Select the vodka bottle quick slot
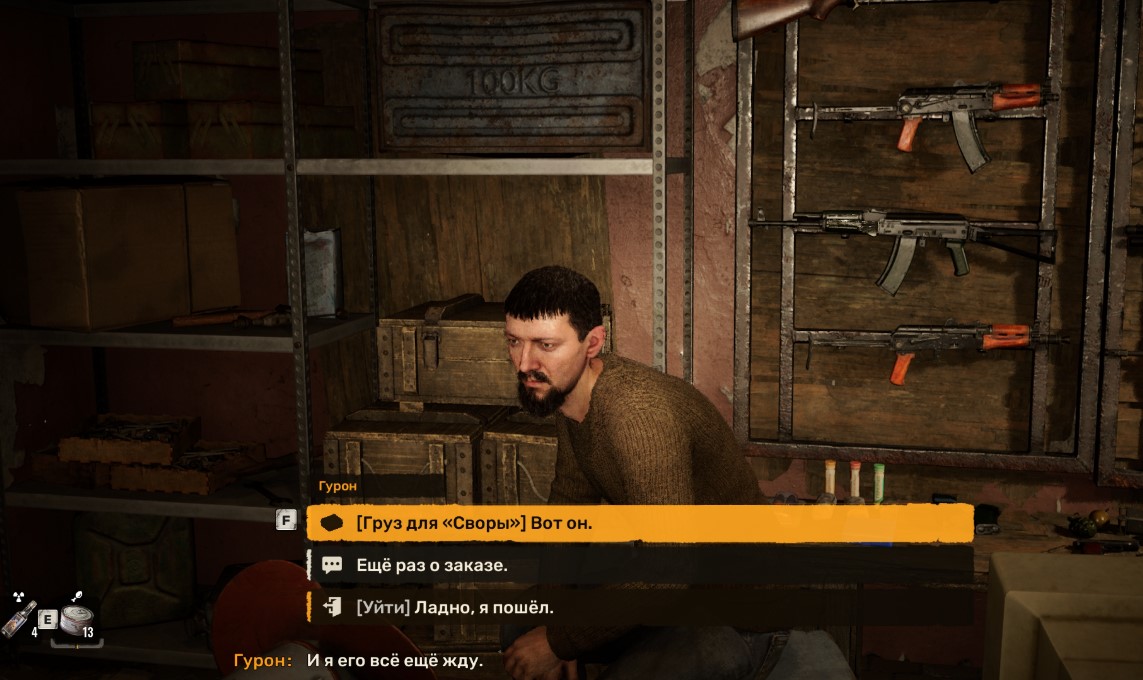The width and height of the screenshot is (1143, 680). 20,619
